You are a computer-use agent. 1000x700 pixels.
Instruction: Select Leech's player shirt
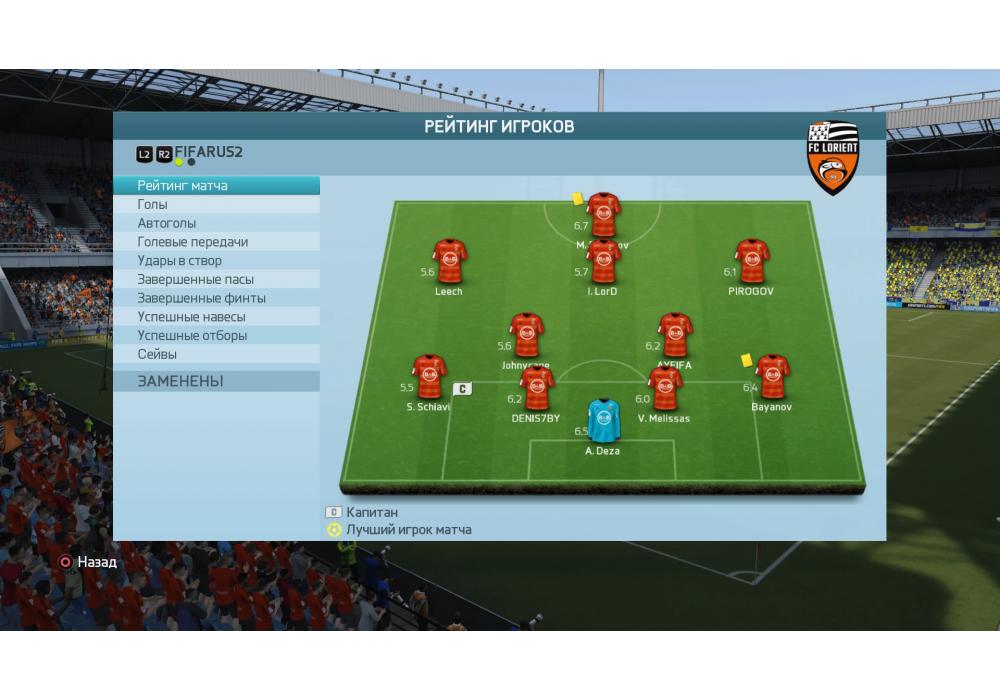click(x=449, y=262)
